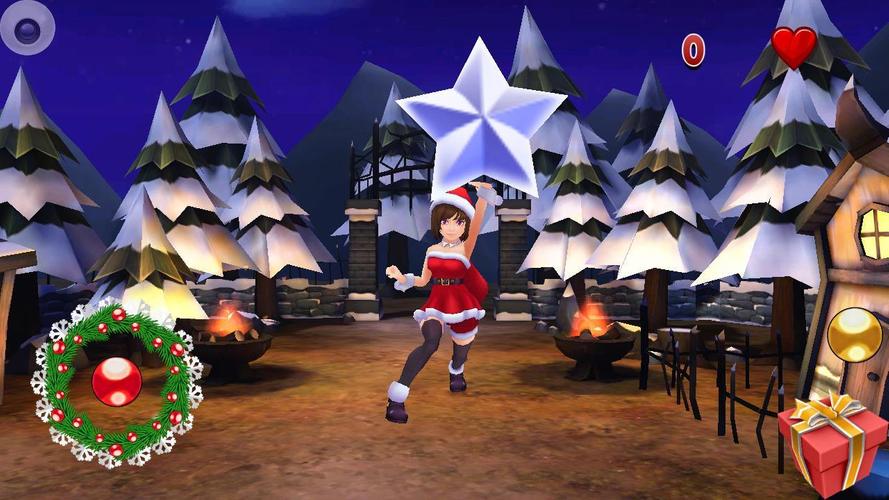Open the red gift box button
Image resolution: width=889 pixels, height=500 pixels.
coord(832,447)
